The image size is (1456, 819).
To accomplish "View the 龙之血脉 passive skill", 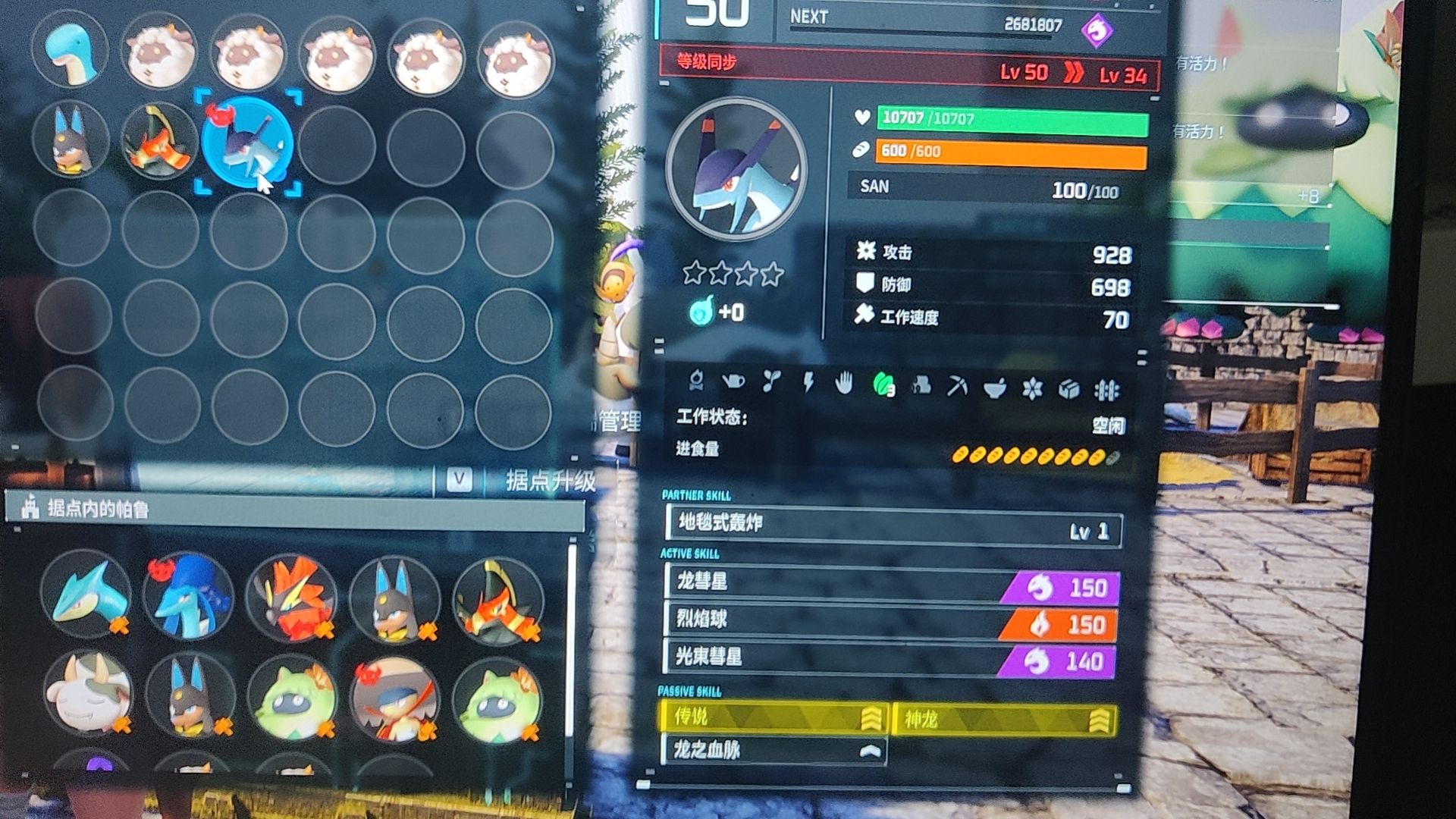I will coord(773,751).
